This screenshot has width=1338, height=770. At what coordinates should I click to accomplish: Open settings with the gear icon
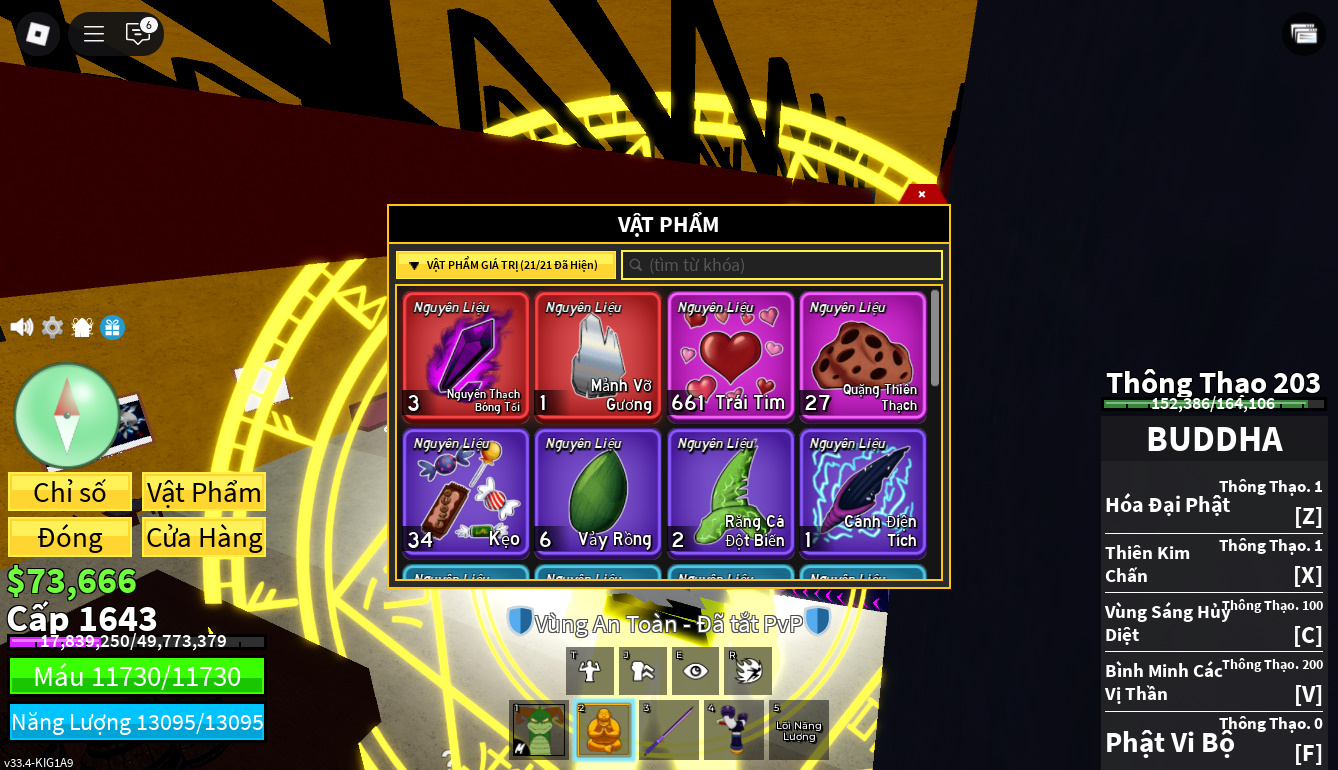point(52,327)
